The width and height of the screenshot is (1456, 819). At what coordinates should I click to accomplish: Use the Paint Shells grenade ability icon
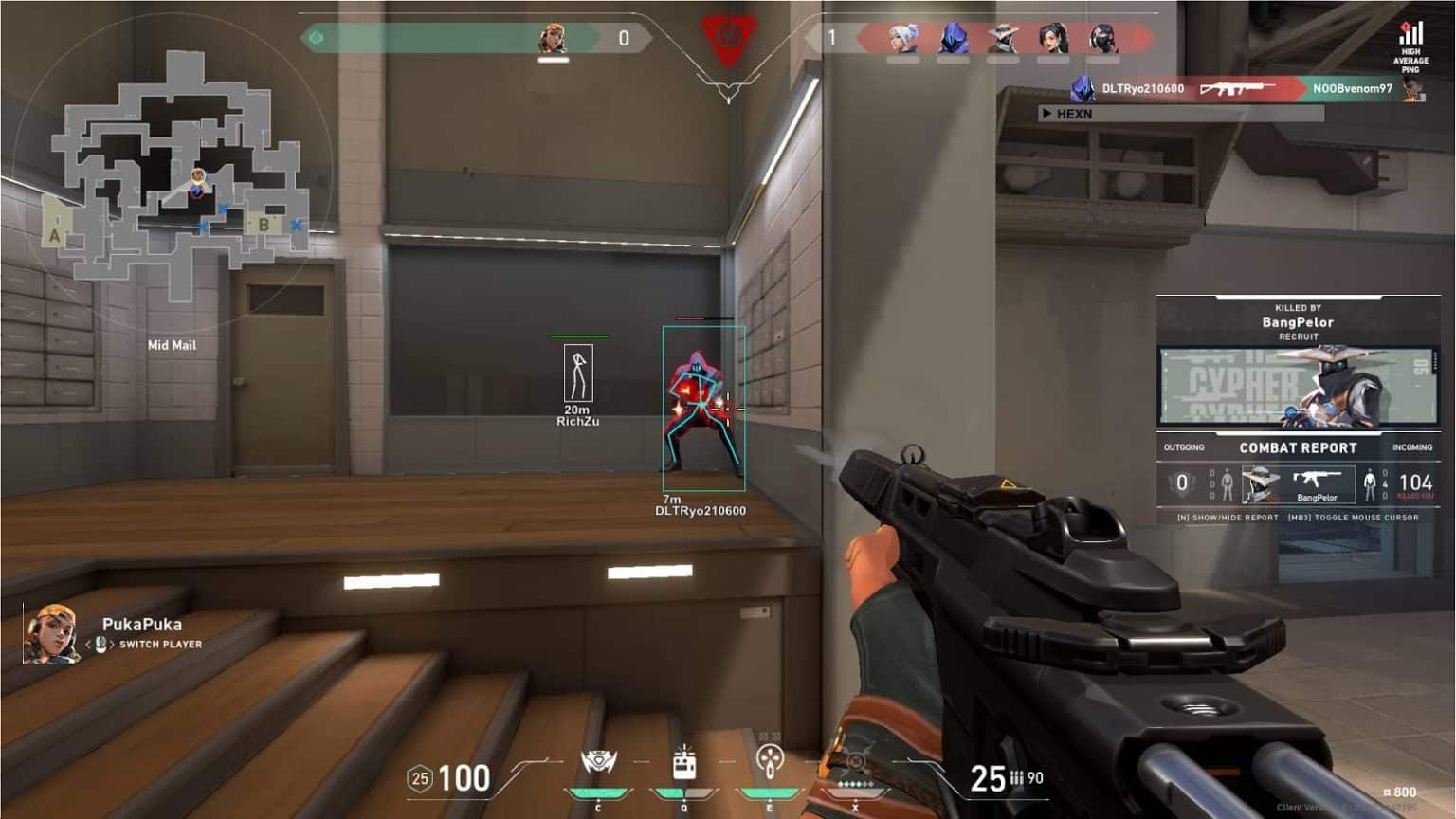click(770, 761)
